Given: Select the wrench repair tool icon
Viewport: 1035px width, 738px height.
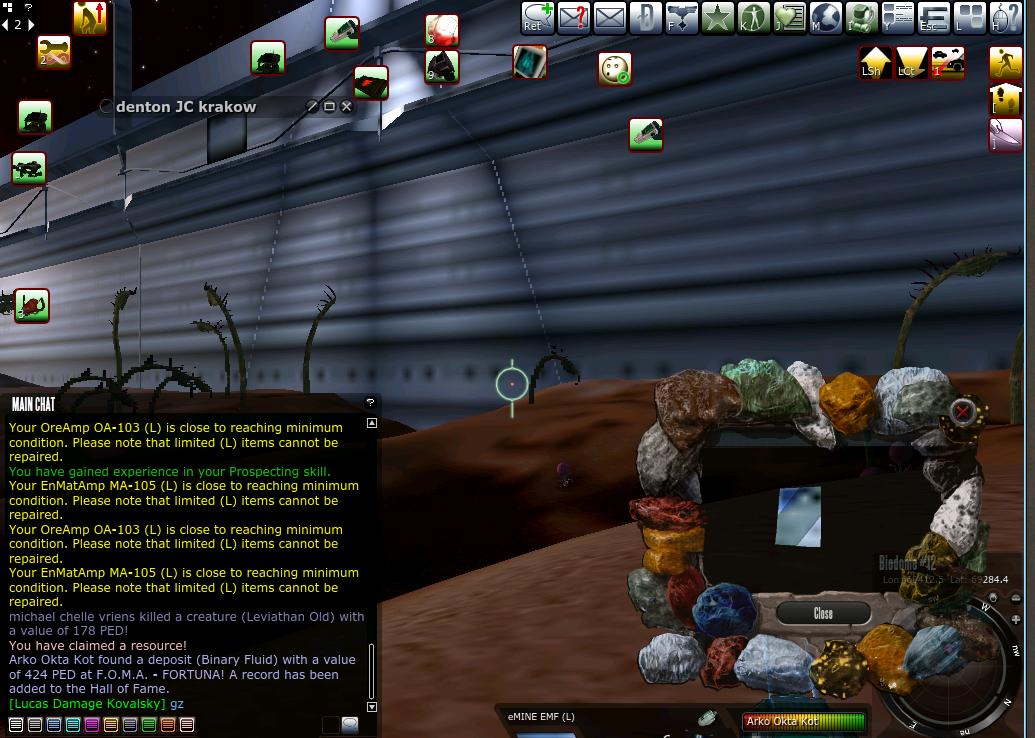Looking at the screenshot, I should coord(54,51).
